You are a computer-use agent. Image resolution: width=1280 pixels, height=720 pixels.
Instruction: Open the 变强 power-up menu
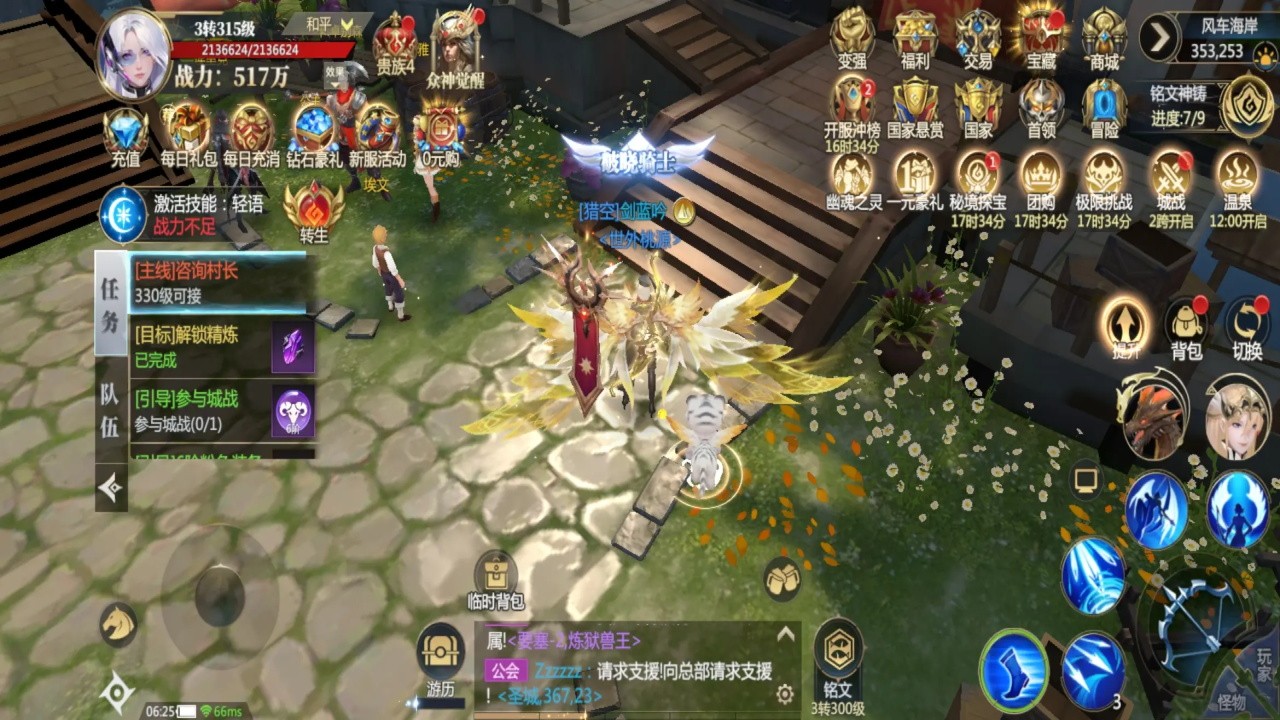tap(852, 38)
